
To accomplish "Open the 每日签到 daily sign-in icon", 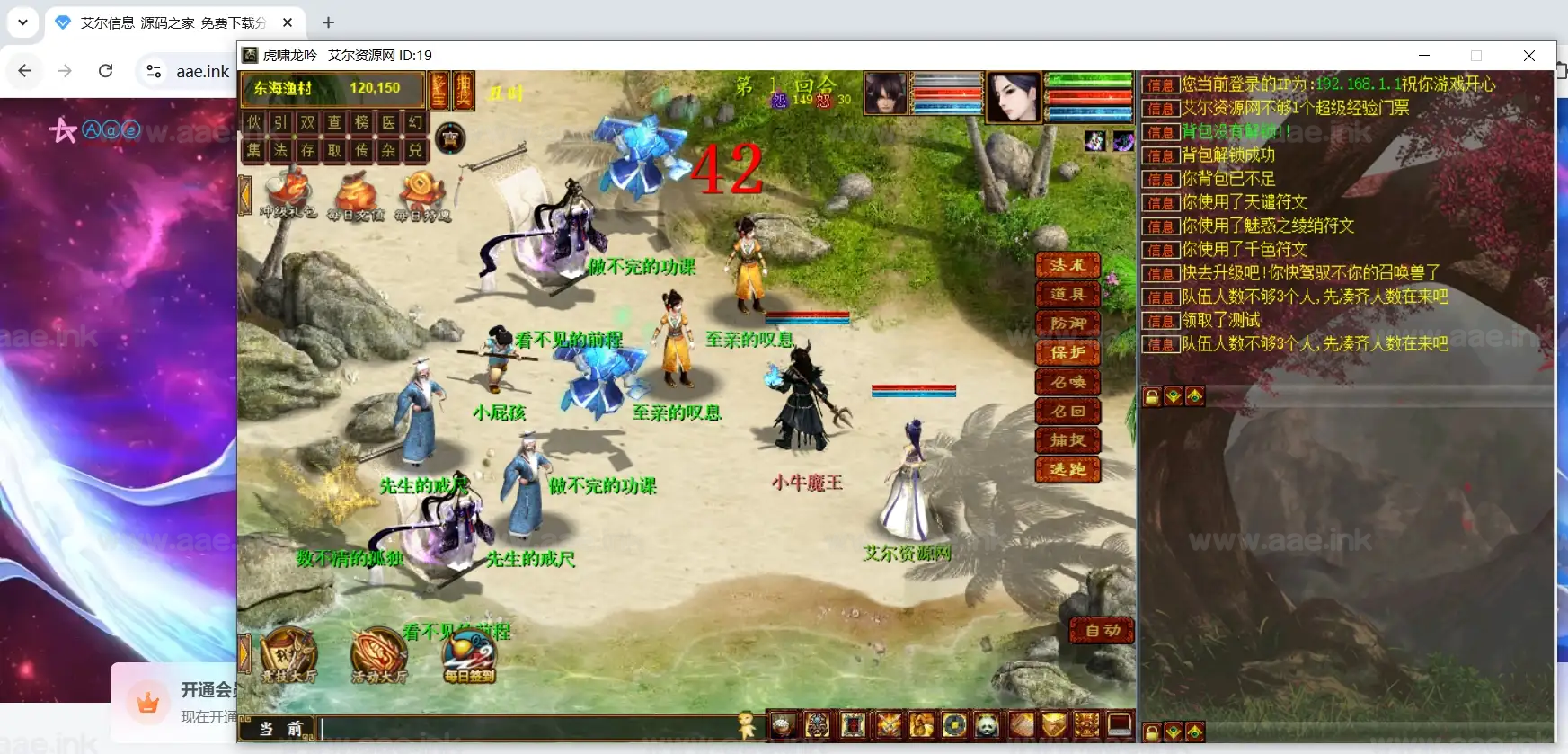I will point(469,656).
